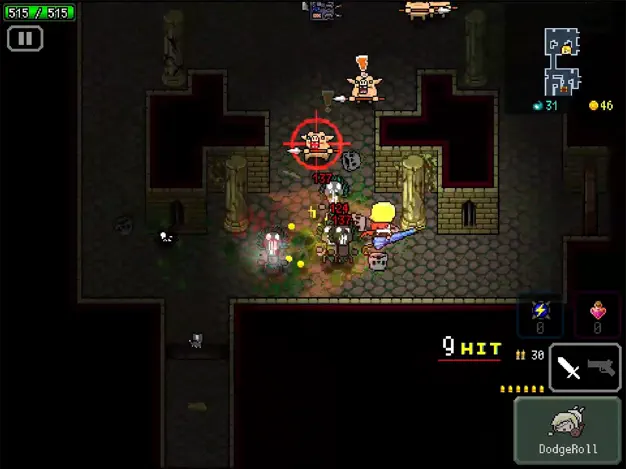
Task: Use the pink potion slot
Action: 598,317
